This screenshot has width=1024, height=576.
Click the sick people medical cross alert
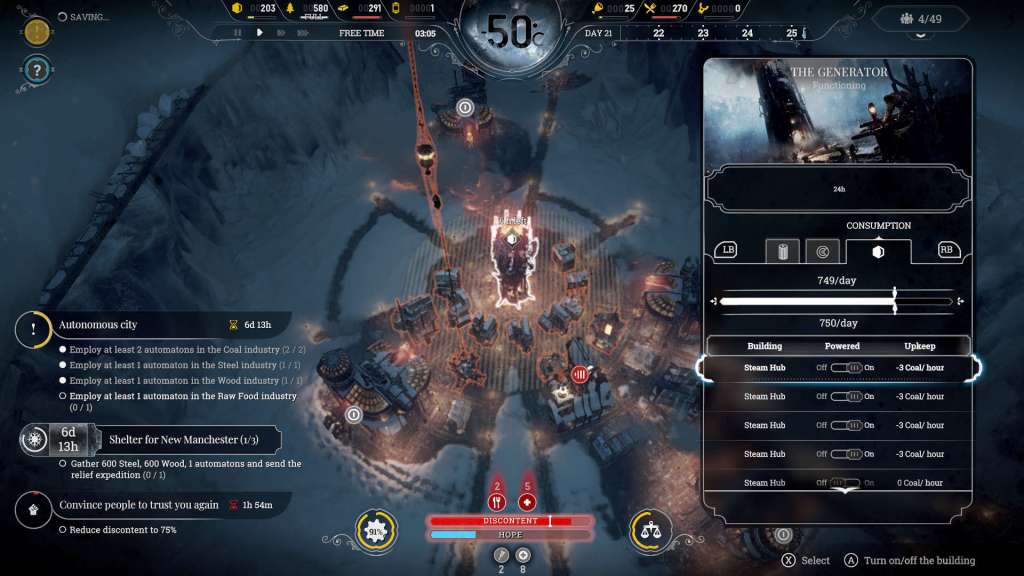(x=528, y=502)
